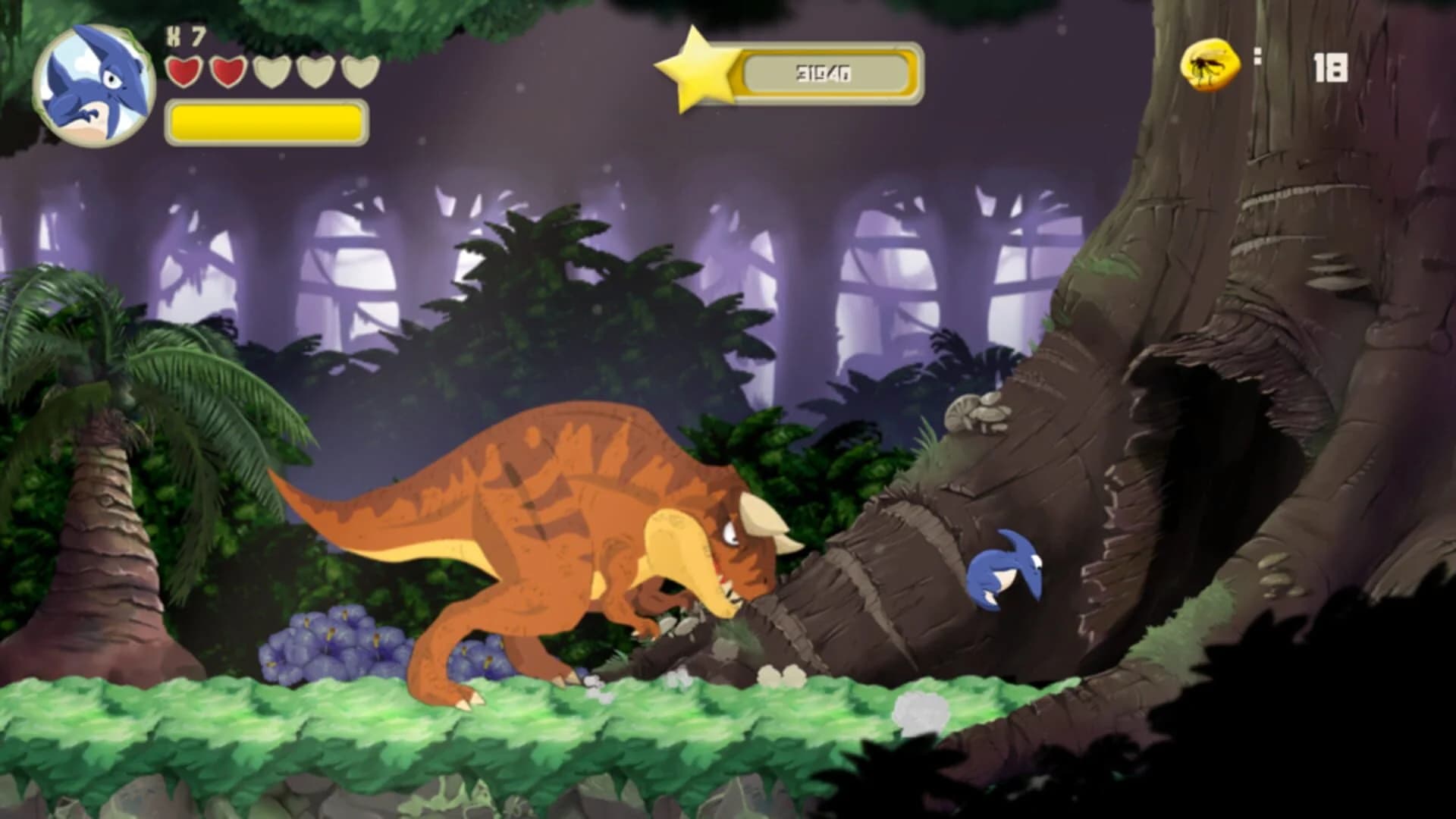Viewport: 1456px width, 819px height.
Task: Select the lives counter showing x7
Action: click(184, 34)
